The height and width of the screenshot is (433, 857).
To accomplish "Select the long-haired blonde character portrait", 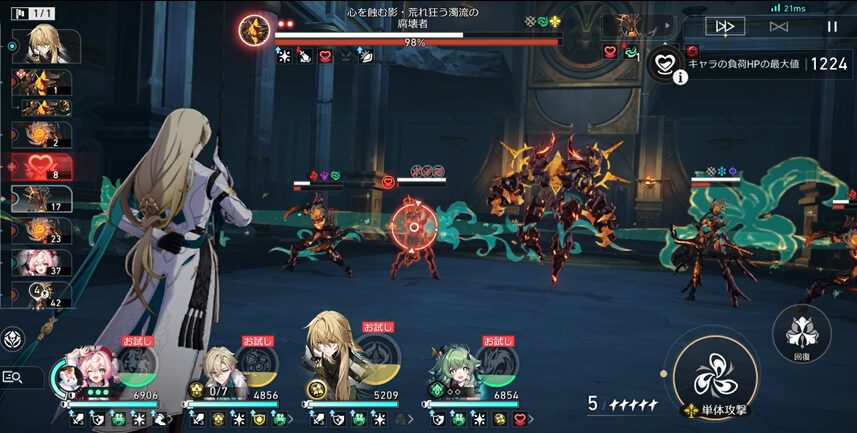I will (x=333, y=358).
